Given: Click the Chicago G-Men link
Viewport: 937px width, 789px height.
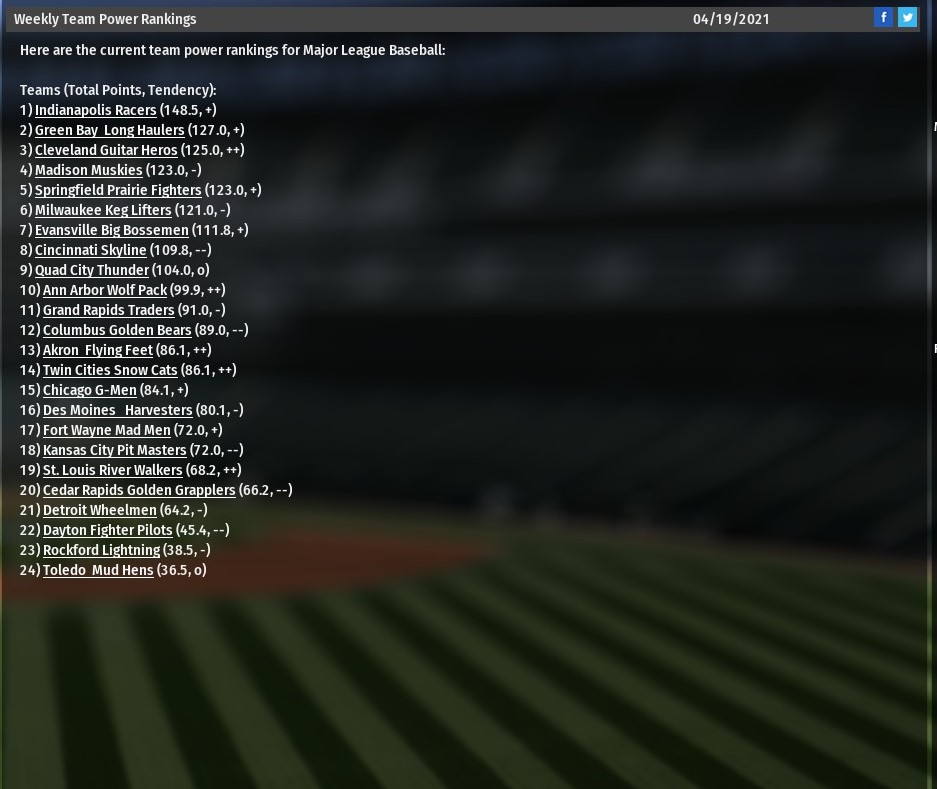Looking at the screenshot, I should pos(89,390).
